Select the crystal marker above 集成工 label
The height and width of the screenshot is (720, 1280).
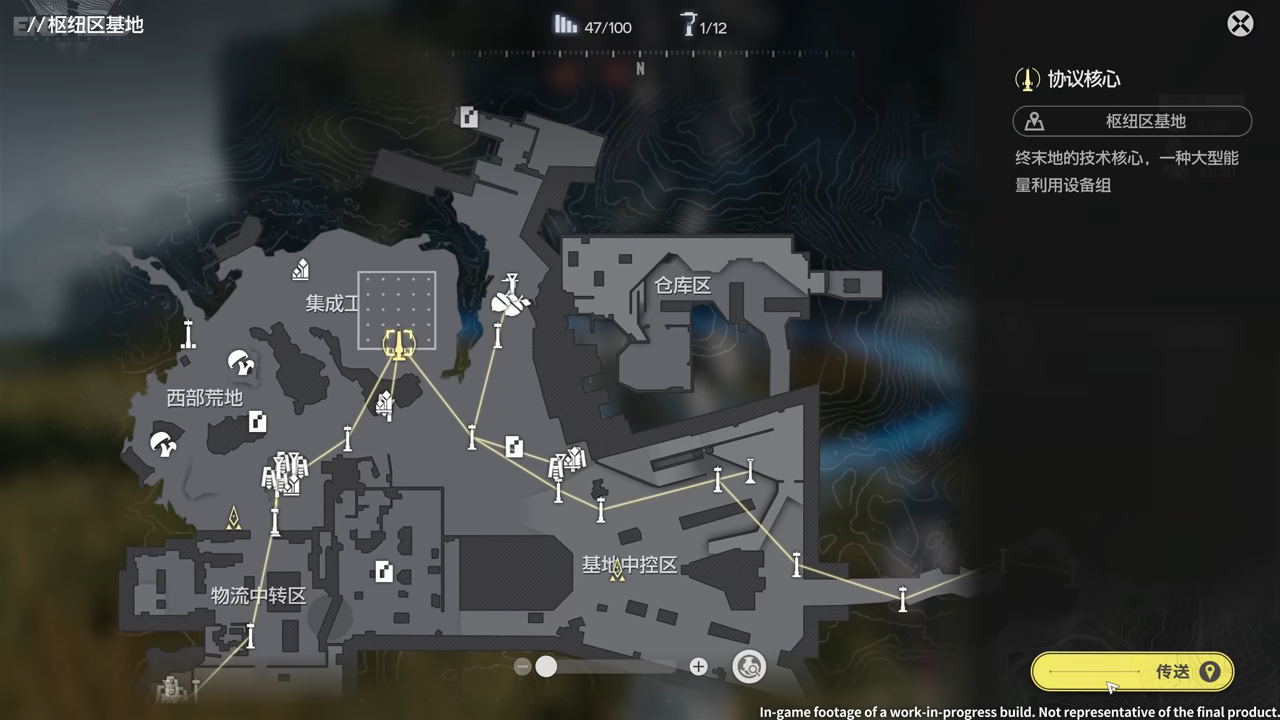[x=300, y=269]
